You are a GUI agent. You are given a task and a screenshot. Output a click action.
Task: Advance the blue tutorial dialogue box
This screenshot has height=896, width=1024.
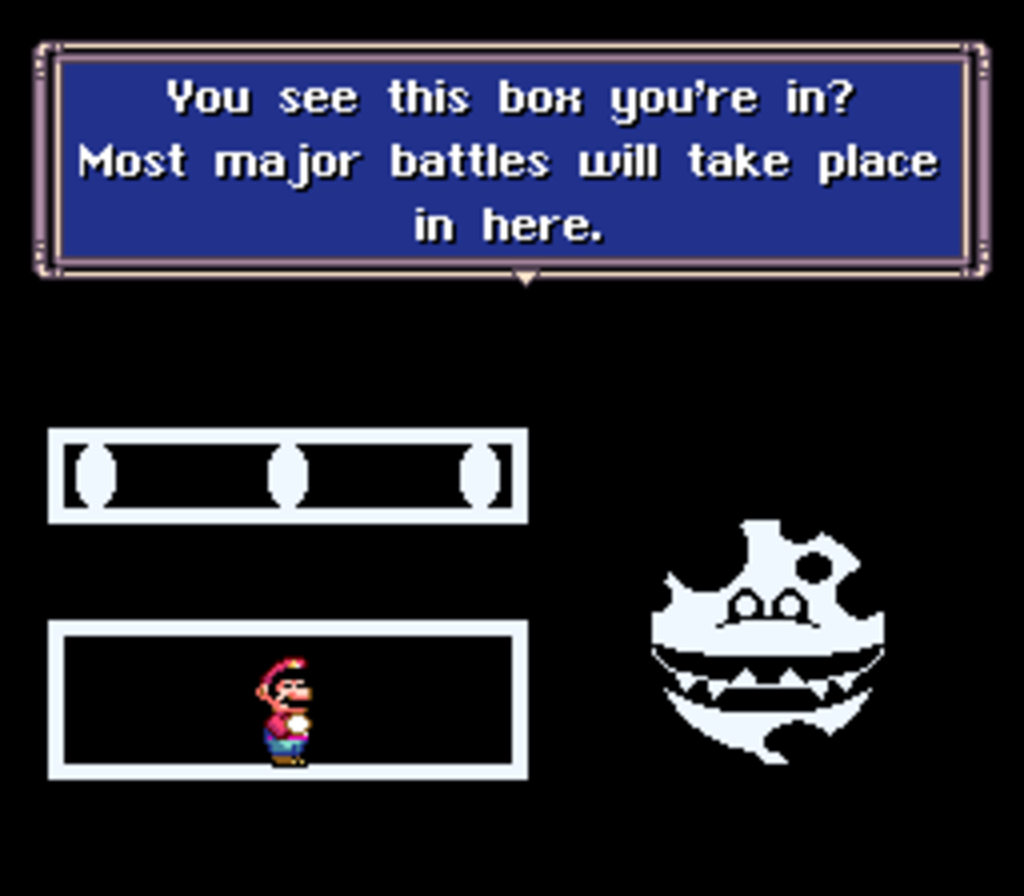pyautogui.click(x=511, y=160)
